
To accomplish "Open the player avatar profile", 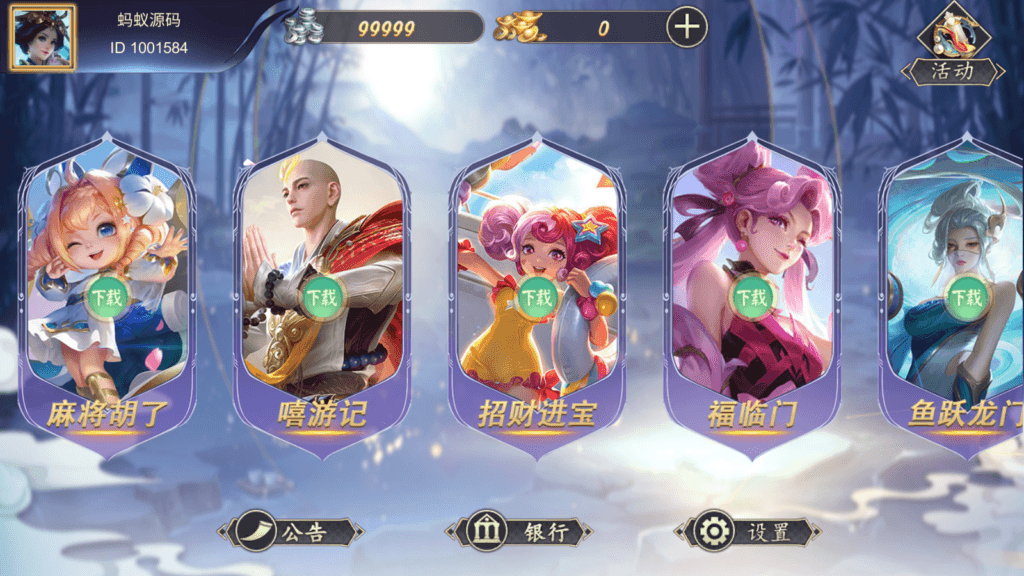I will pos(42,37).
